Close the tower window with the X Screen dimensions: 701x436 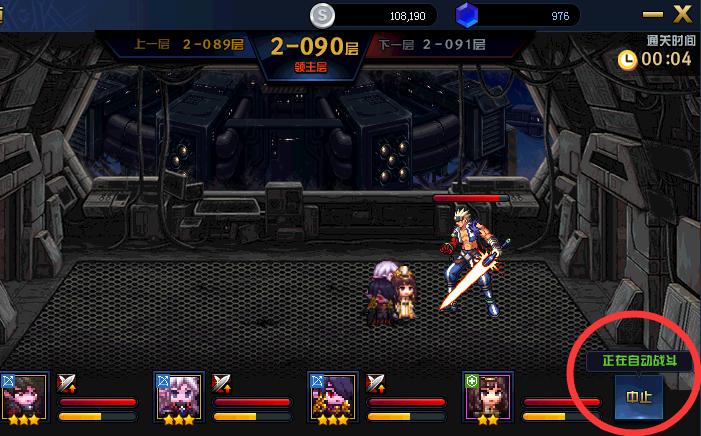coord(683,15)
